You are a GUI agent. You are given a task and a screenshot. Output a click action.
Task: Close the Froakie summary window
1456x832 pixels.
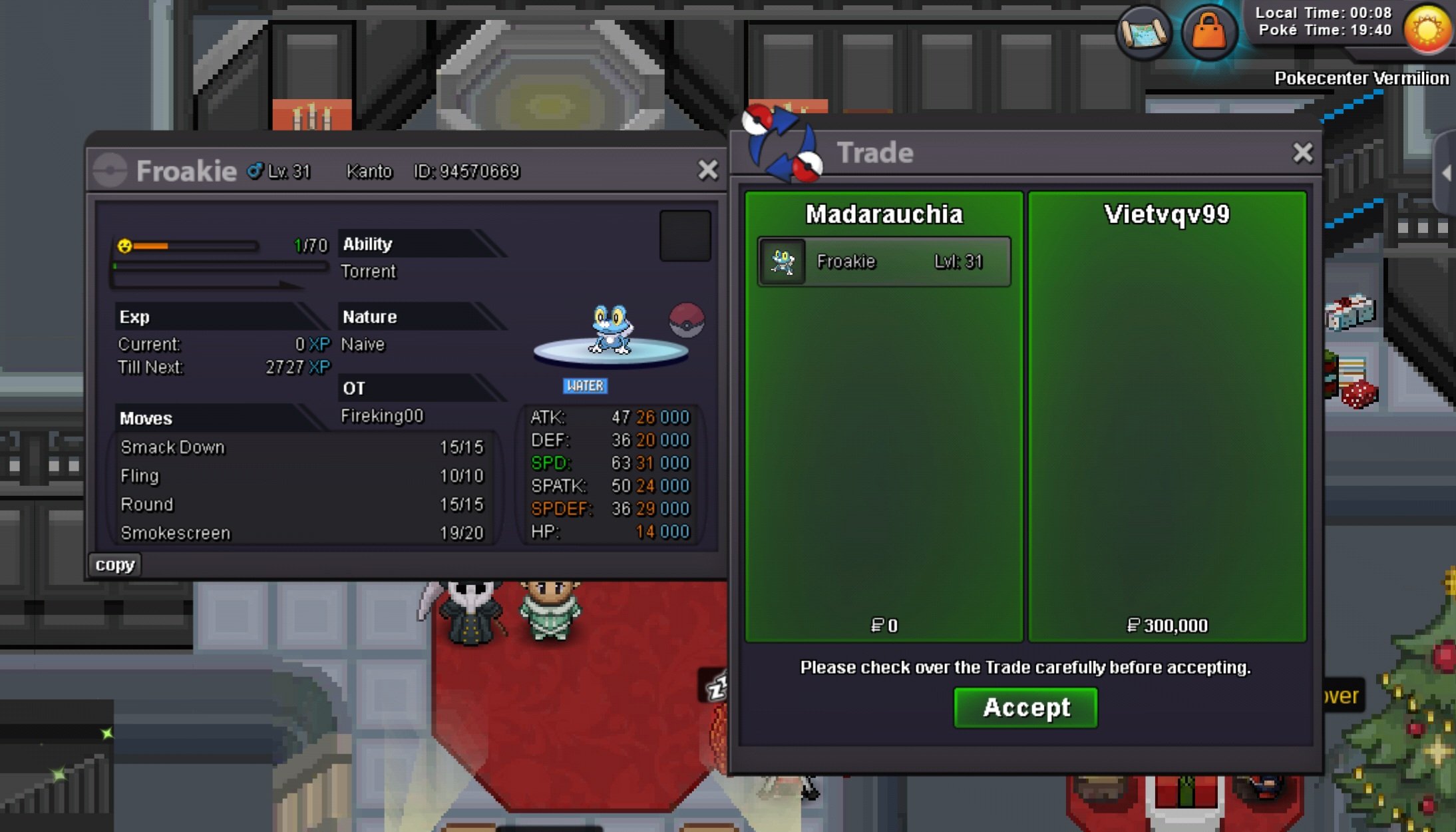(707, 170)
